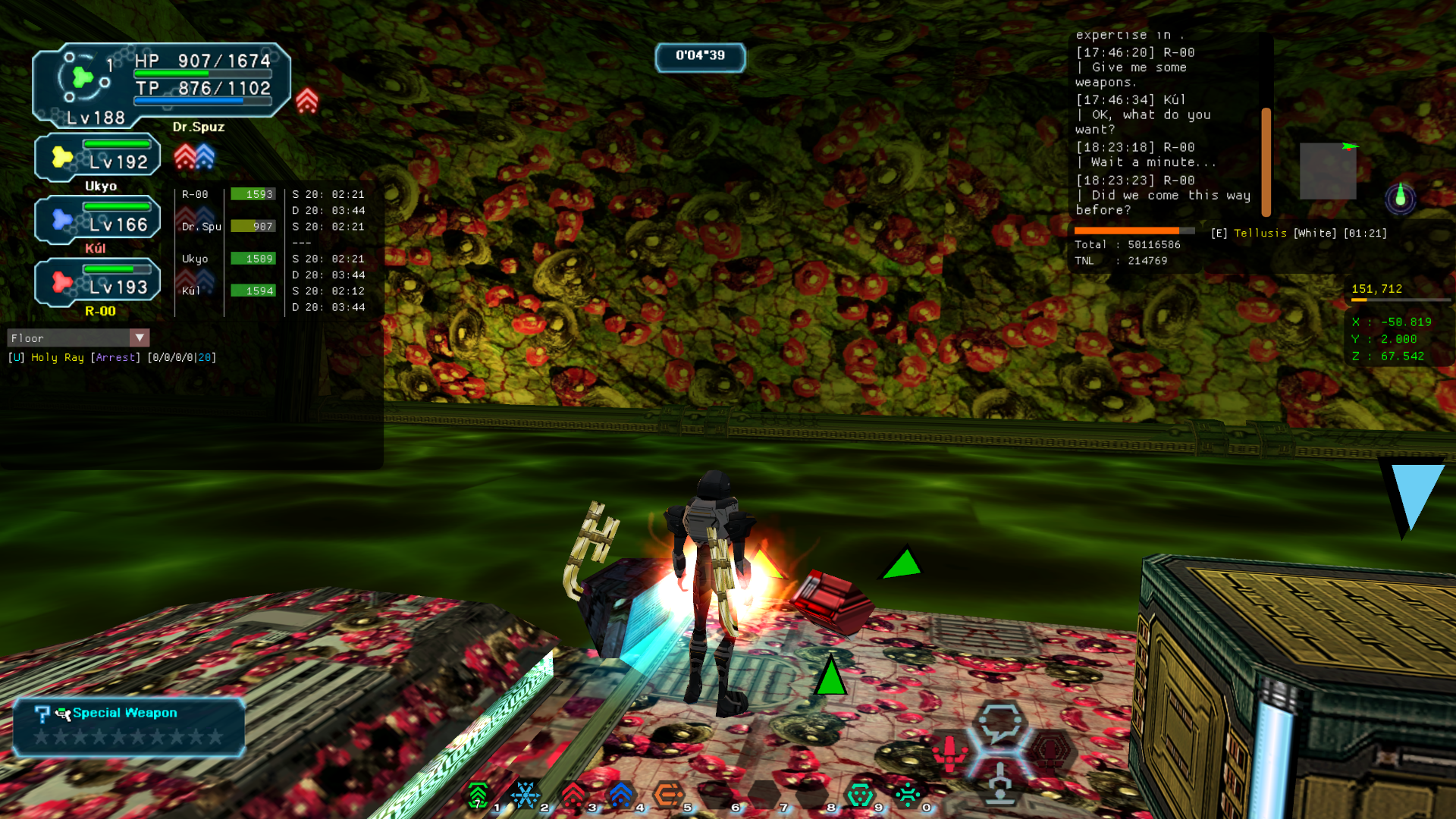Activate the teal hexagon technique in slot 9
The width and height of the screenshot is (1456, 819).
pyautogui.click(x=860, y=795)
